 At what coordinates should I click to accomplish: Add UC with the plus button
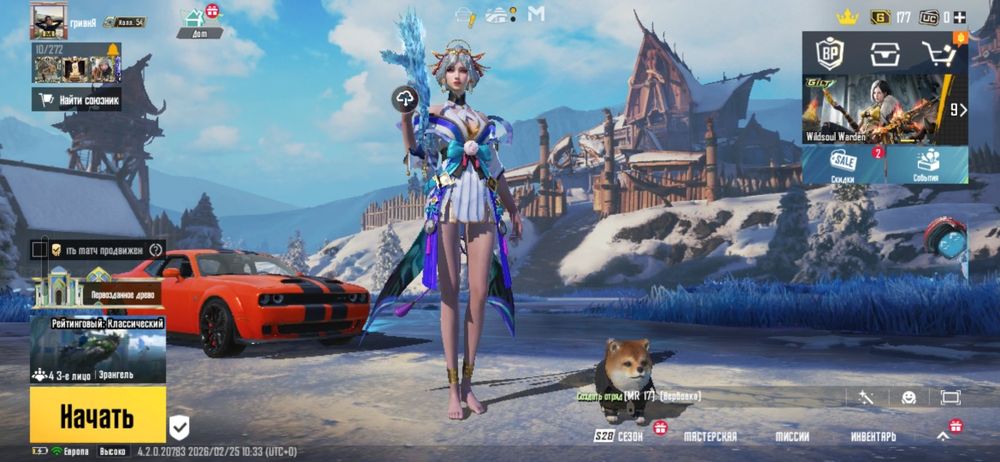click(960, 17)
